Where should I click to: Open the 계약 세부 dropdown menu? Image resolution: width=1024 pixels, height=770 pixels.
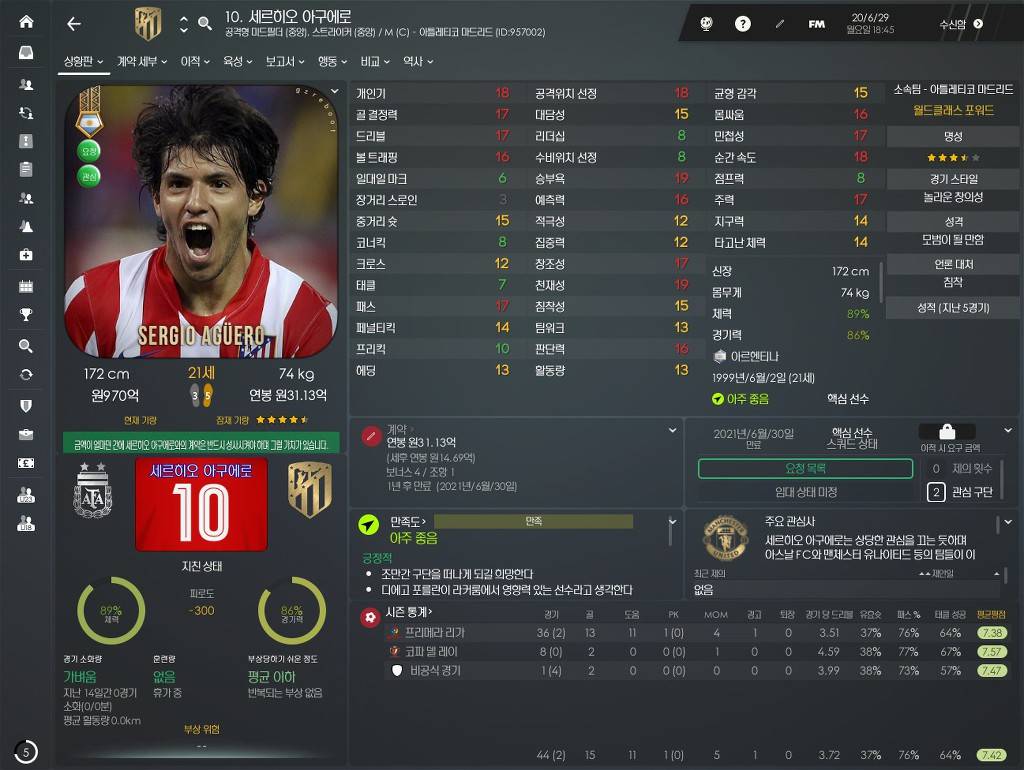141,62
